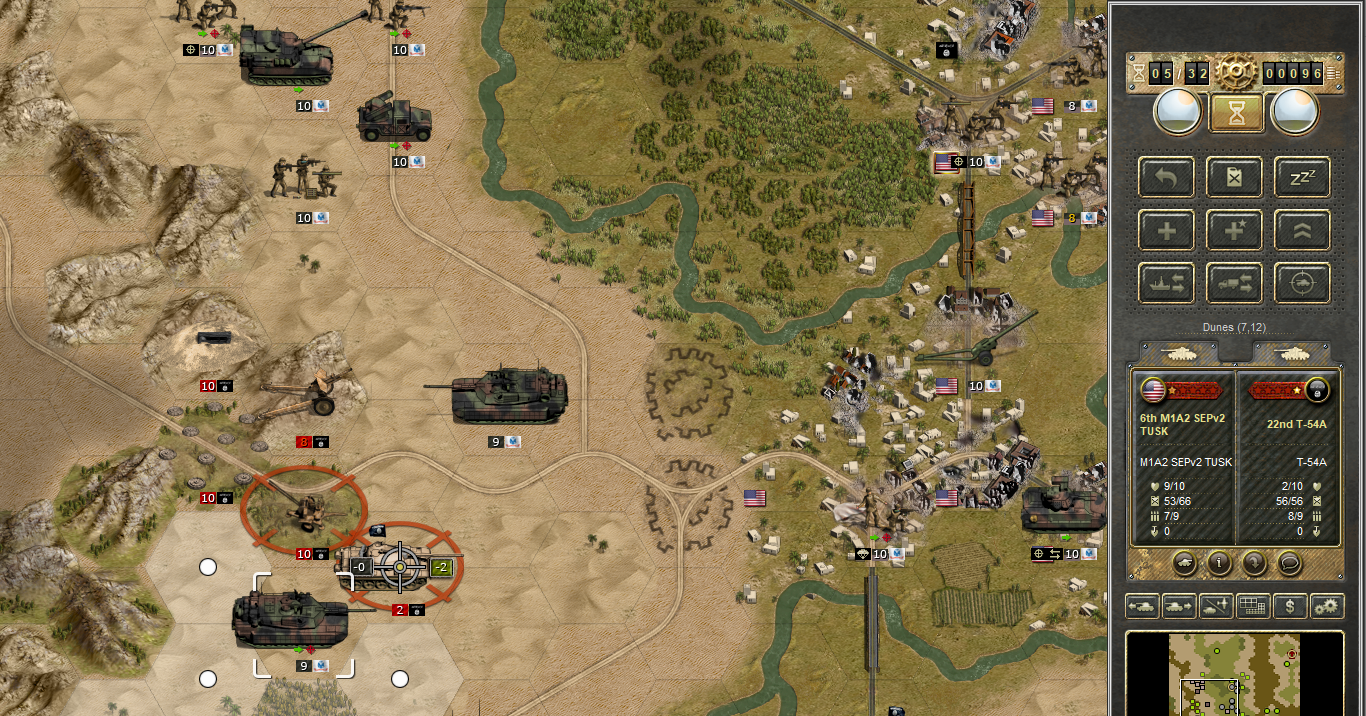The height and width of the screenshot is (716, 1366).
Task: Attack the targeted T-54A with the crosshair
Action: coord(400,566)
